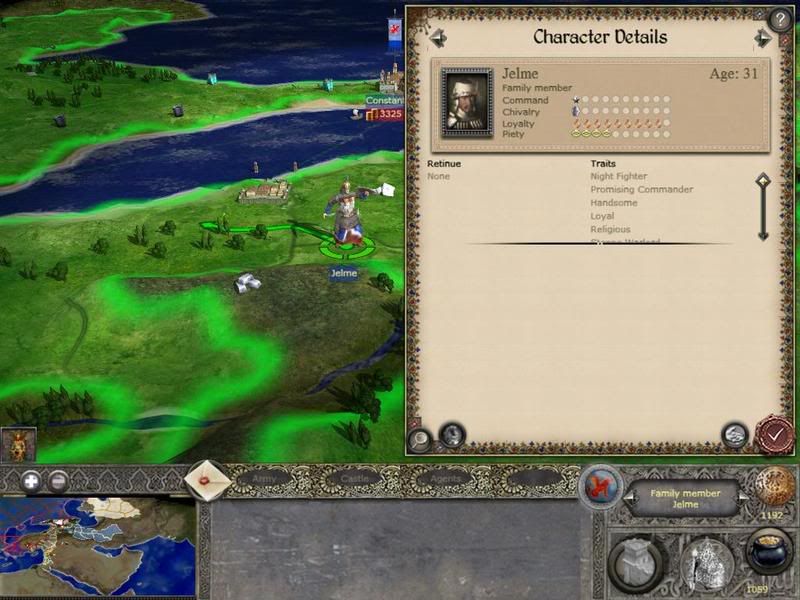The height and width of the screenshot is (600, 800).
Task: Switch to the Castle tab
Action: tap(355, 479)
